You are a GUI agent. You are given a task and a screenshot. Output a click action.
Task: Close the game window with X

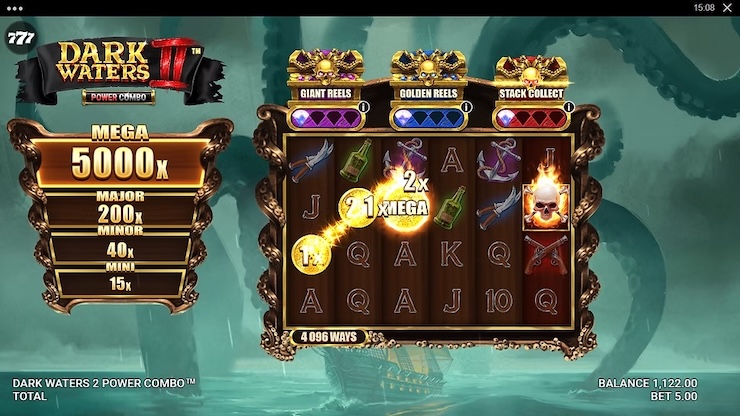pyautogui.click(x=725, y=8)
